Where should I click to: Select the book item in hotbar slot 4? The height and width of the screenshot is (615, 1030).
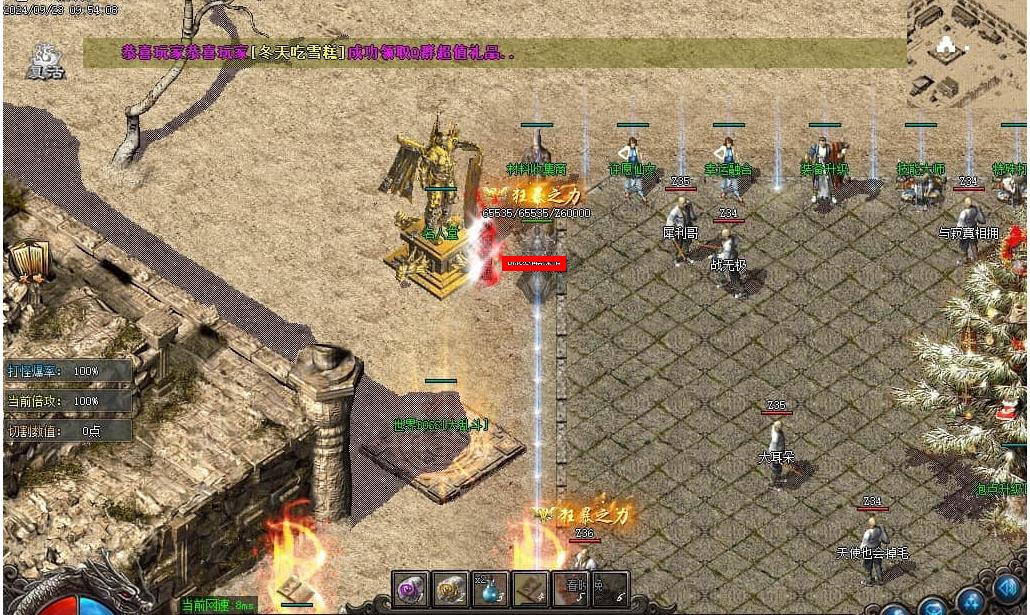click(531, 589)
